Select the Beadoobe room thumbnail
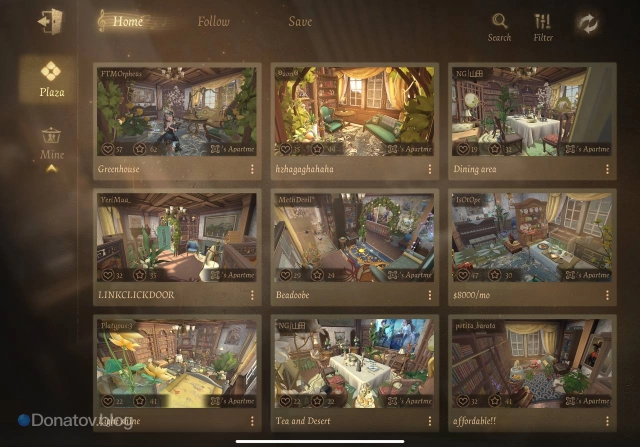 tap(354, 237)
